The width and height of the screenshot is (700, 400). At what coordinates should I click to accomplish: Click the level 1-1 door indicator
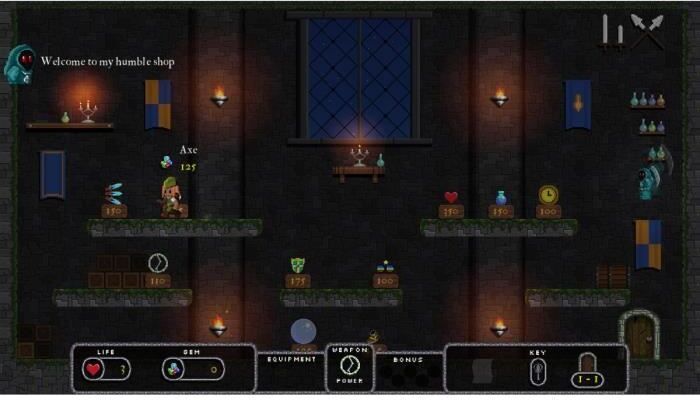(x=587, y=370)
